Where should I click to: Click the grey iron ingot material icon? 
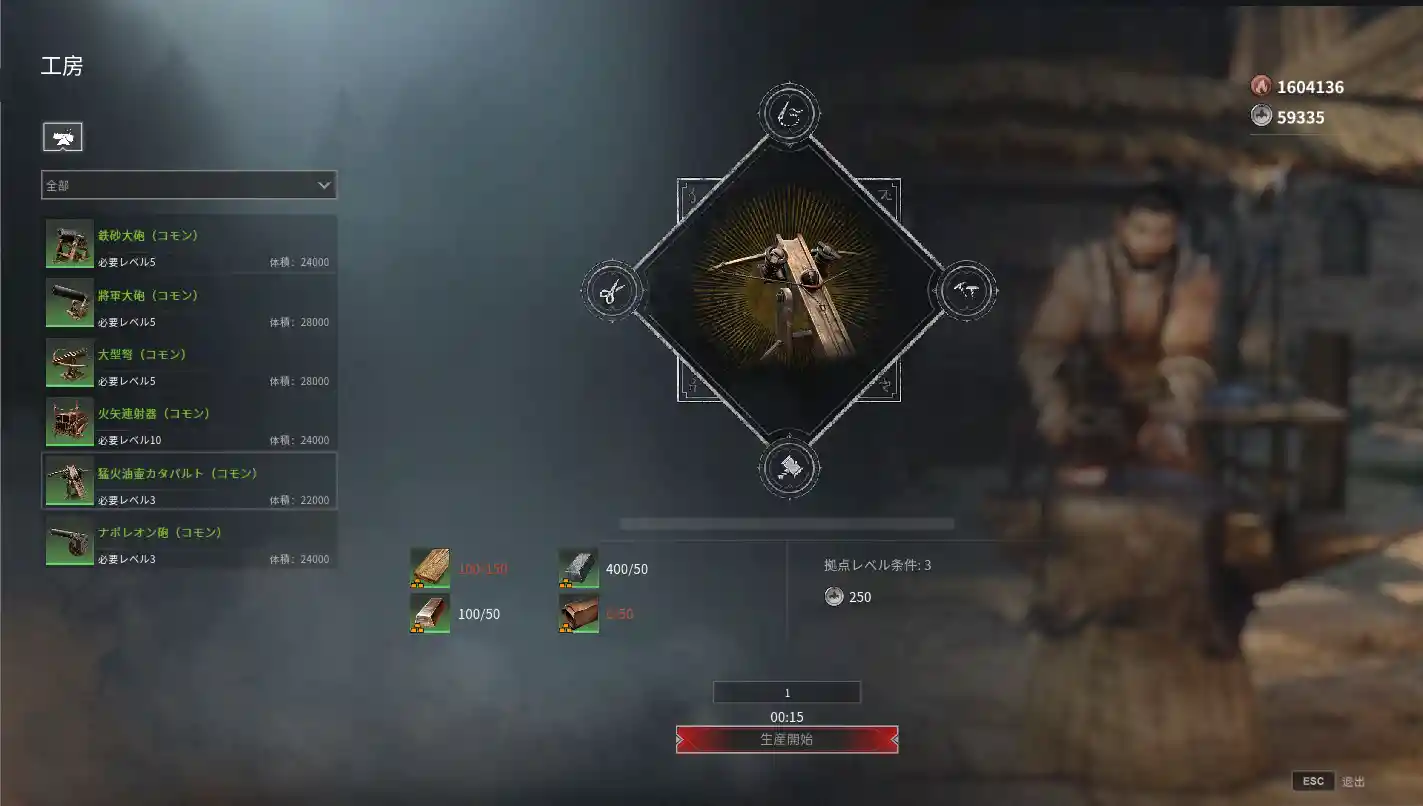pos(578,569)
